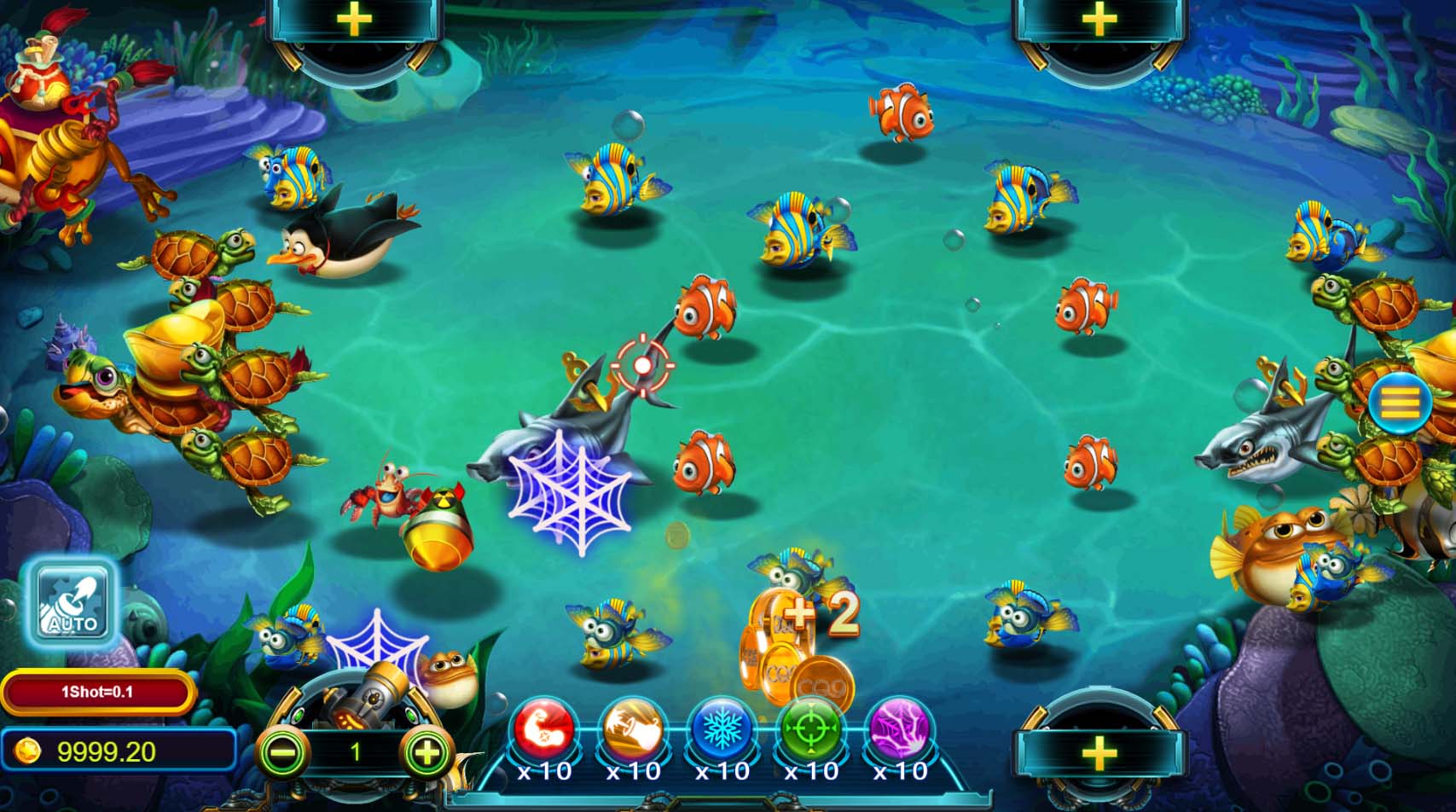Screen dimensions: 1456x812
Task: Trigger the purple lightning skill
Action: [900, 730]
